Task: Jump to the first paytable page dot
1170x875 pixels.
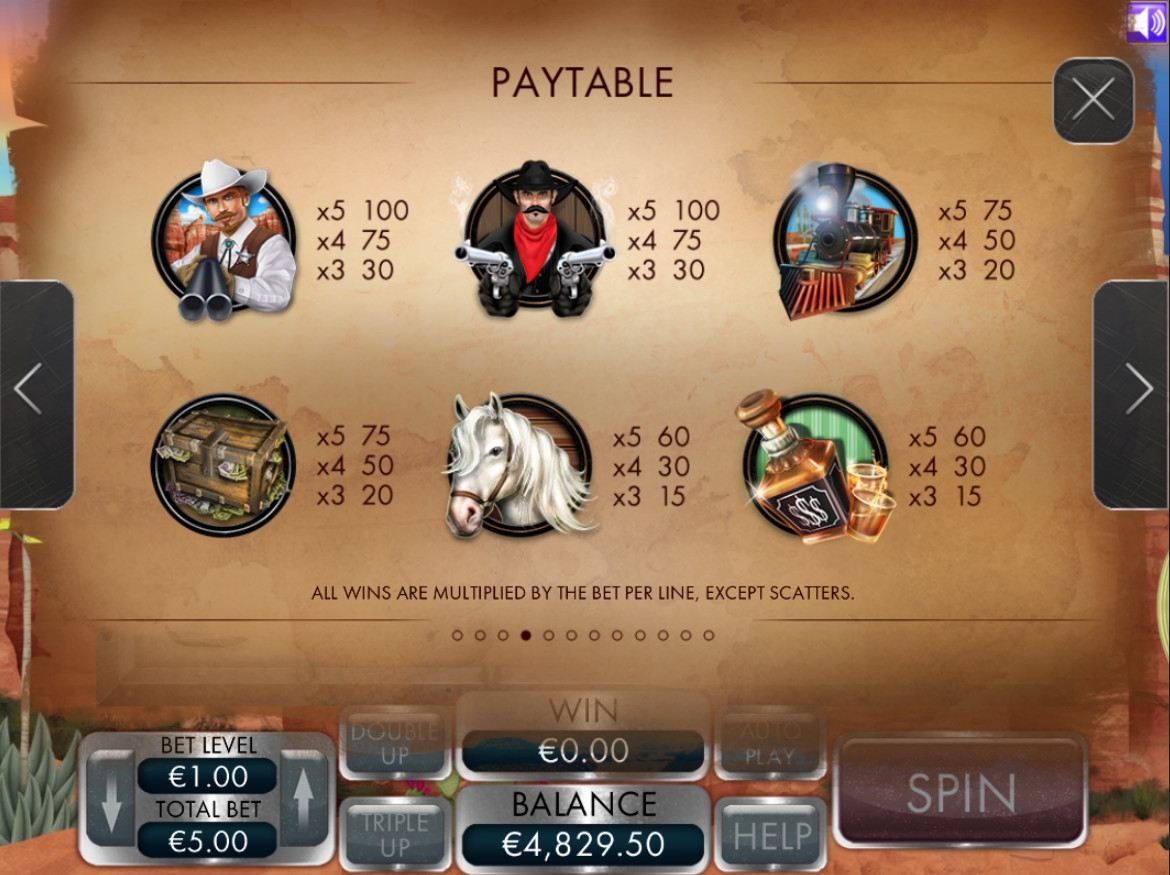Action: click(x=457, y=635)
